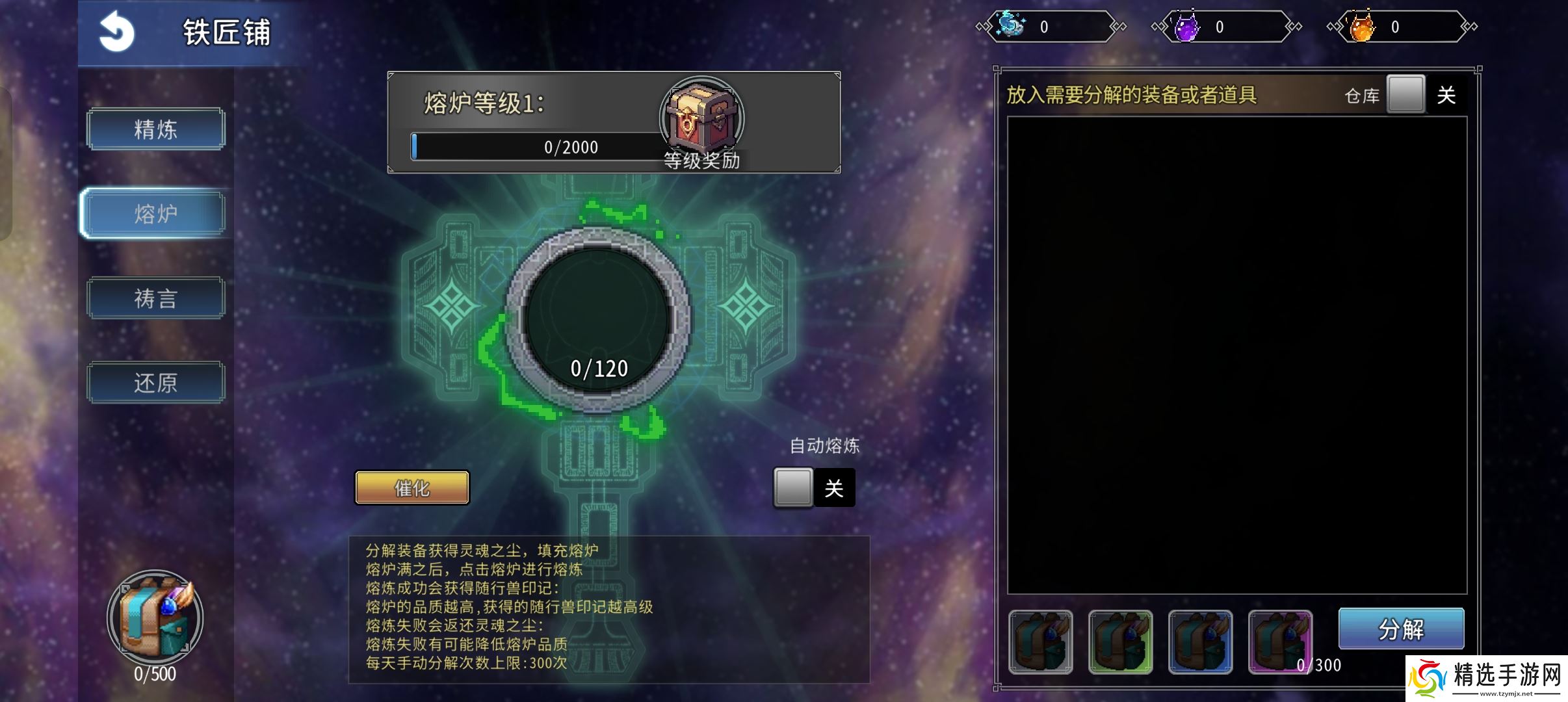Viewport: 1568px width, 702px height.
Task: Open the 祷言 panel
Action: (155, 298)
